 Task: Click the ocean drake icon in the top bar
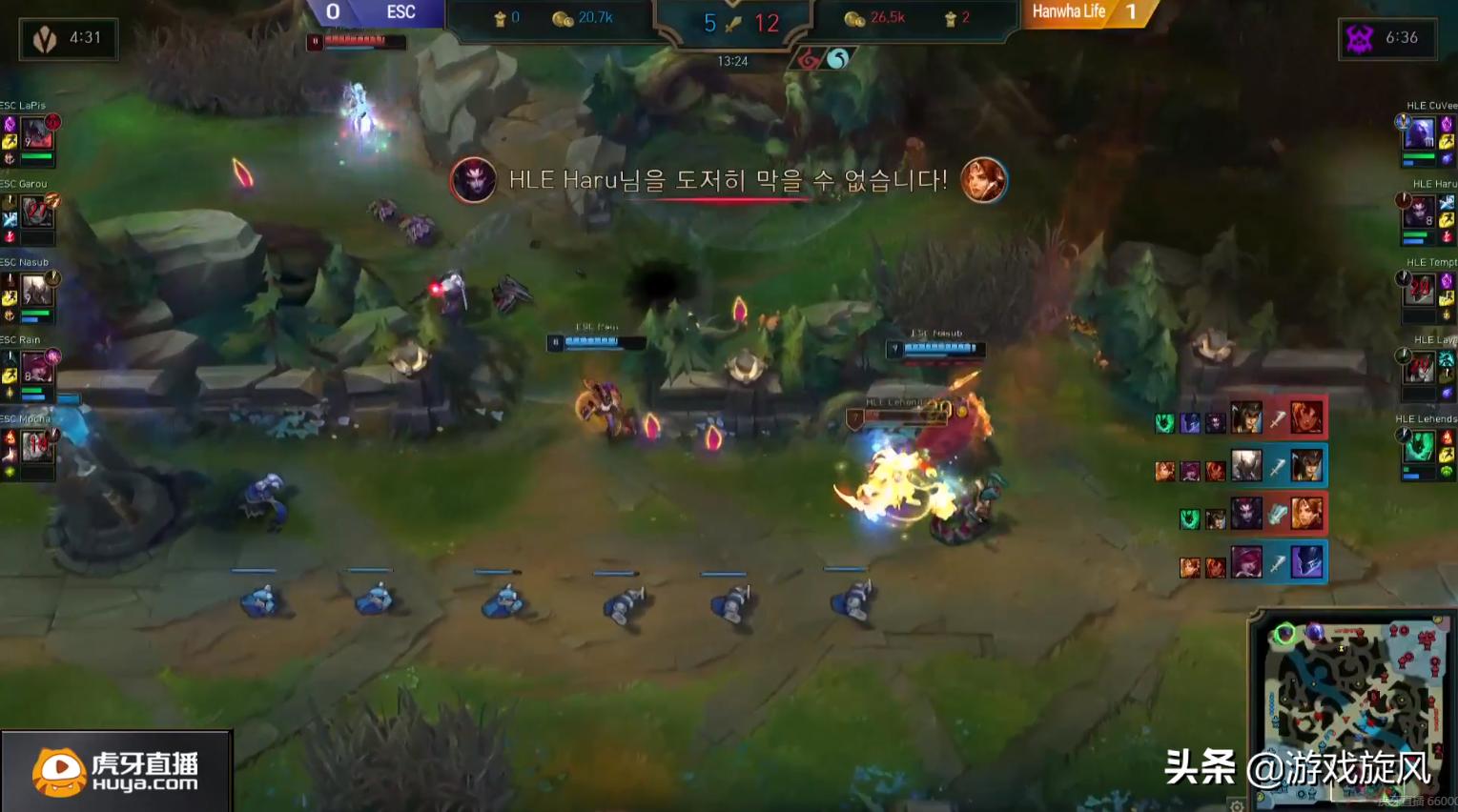(836, 59)
